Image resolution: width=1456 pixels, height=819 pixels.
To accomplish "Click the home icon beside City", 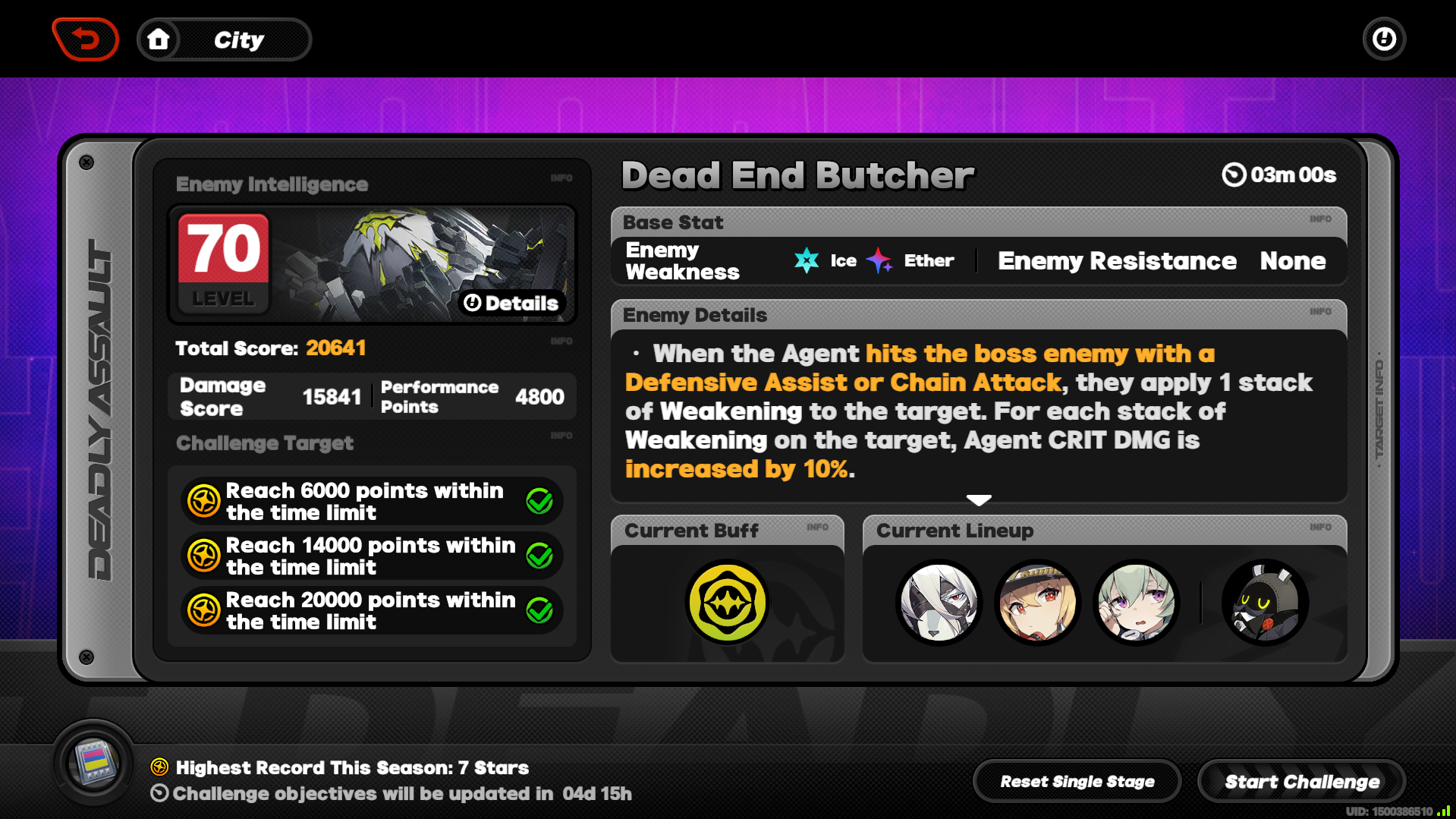I will tap(159, 39).
